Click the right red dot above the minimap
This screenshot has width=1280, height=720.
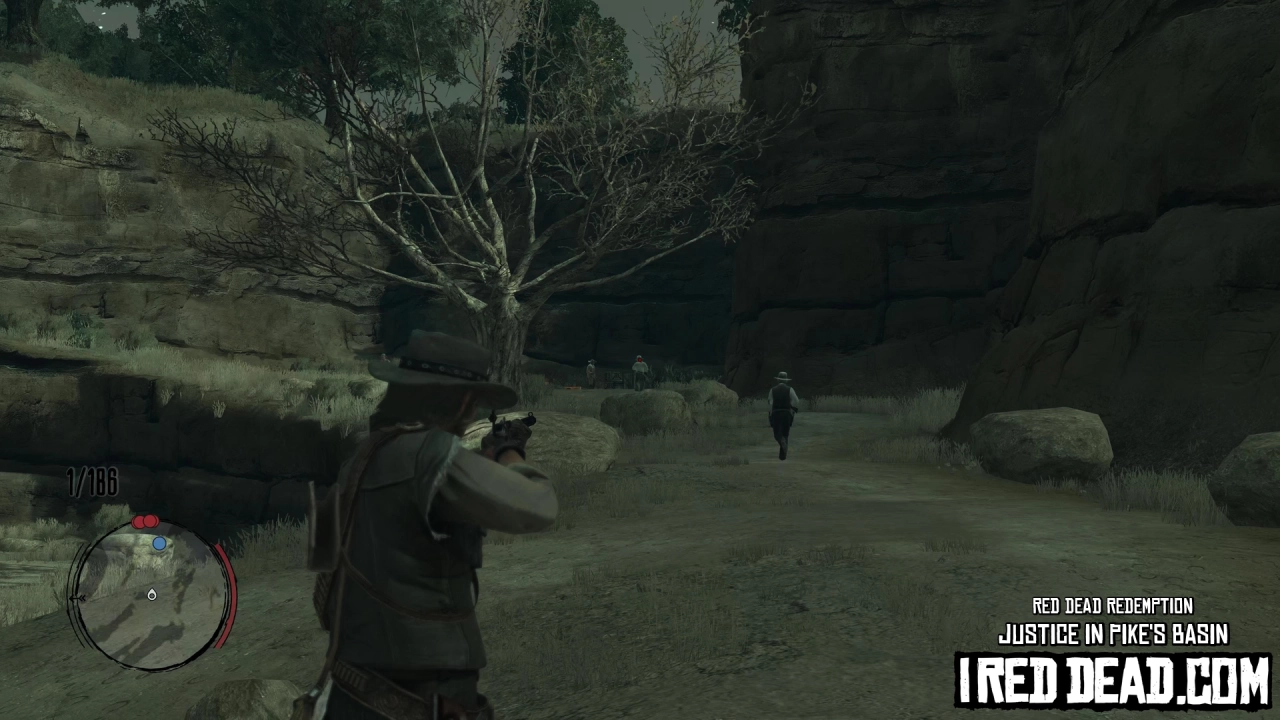pyautogui.click(x=150, y=521)
